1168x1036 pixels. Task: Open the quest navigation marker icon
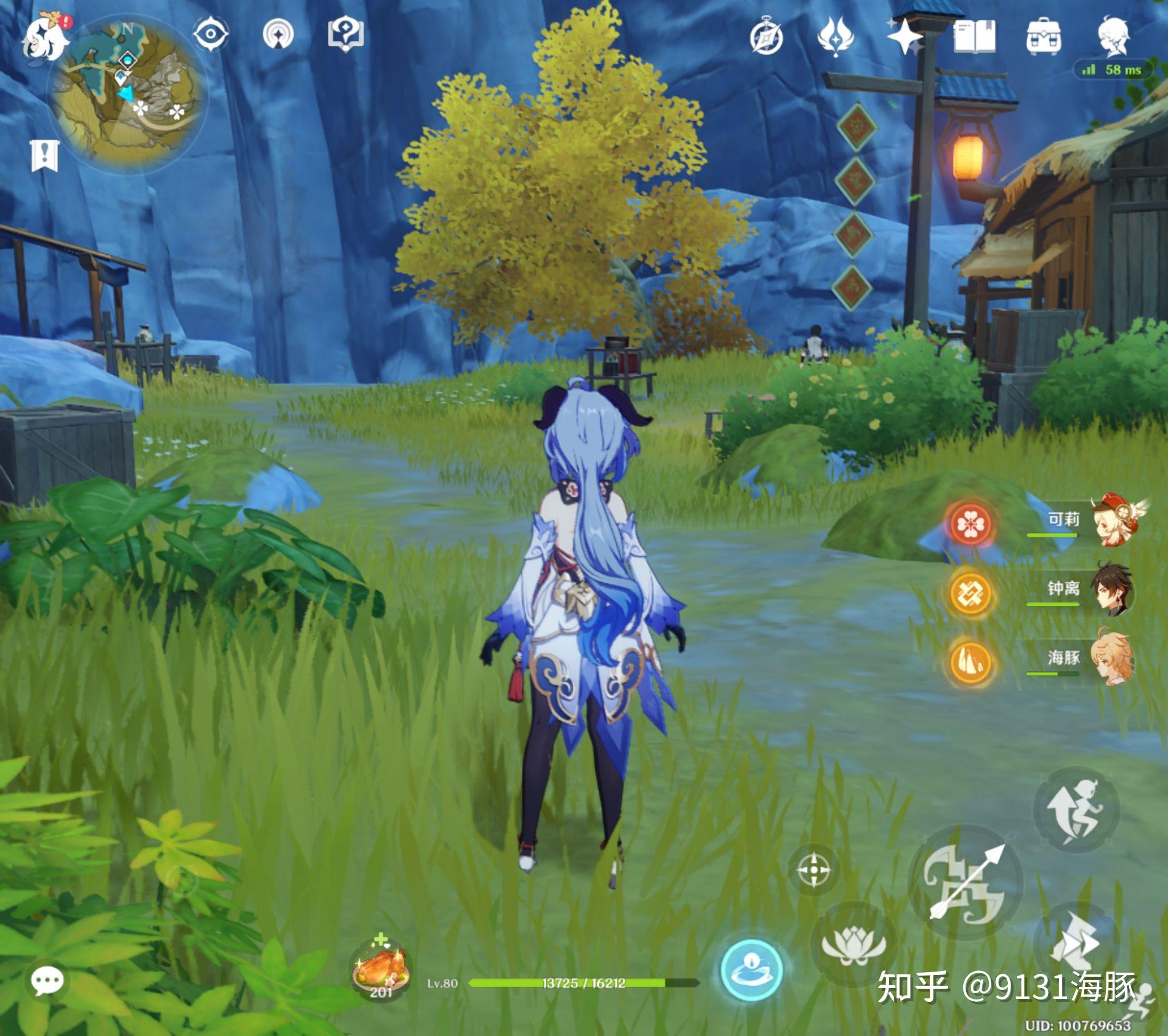(278, 34)
